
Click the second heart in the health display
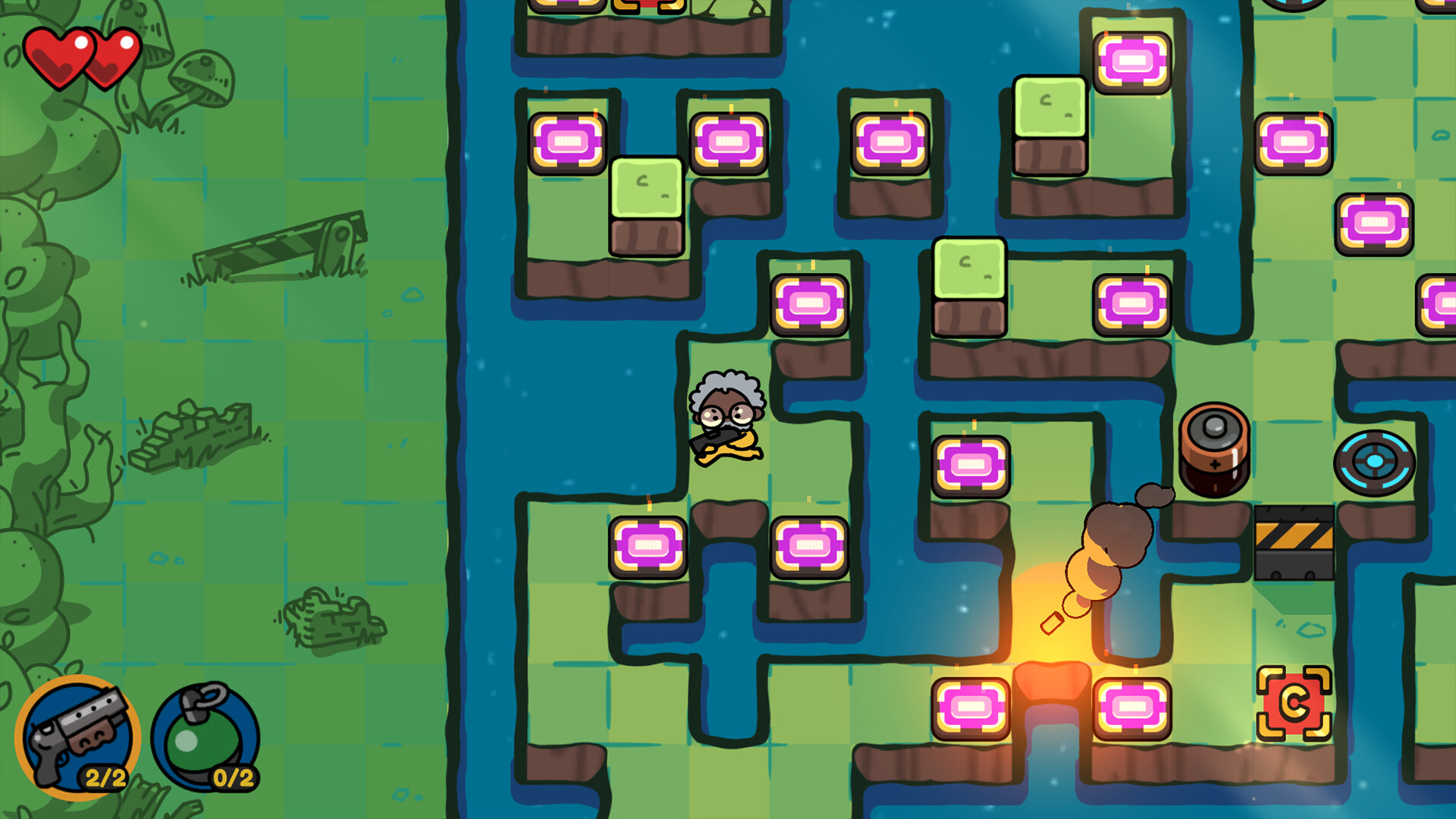click(112, 52)
